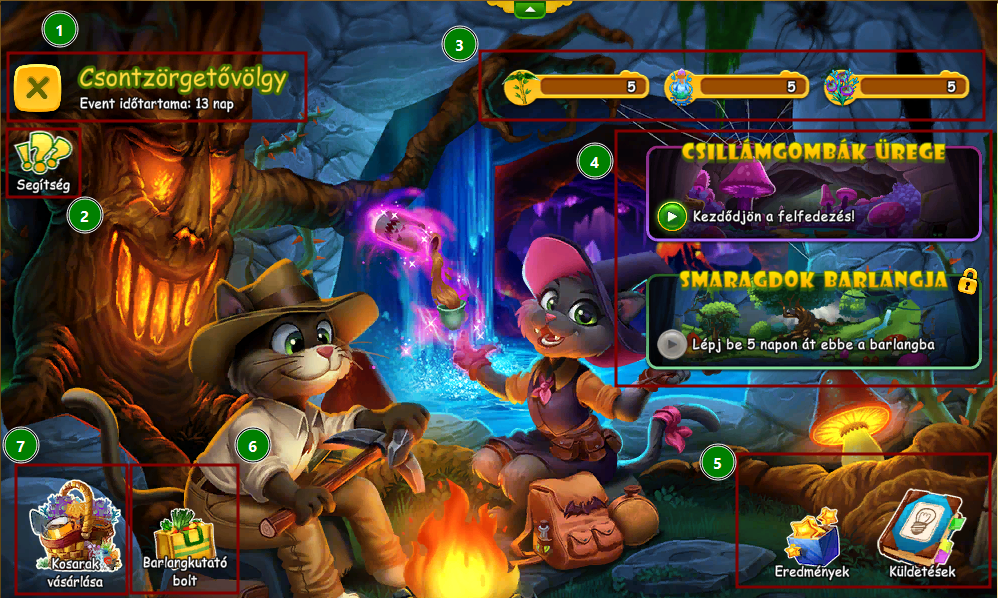
Task: Close the Csontzörgetővölgy event screen
Action: pos(37,87)
